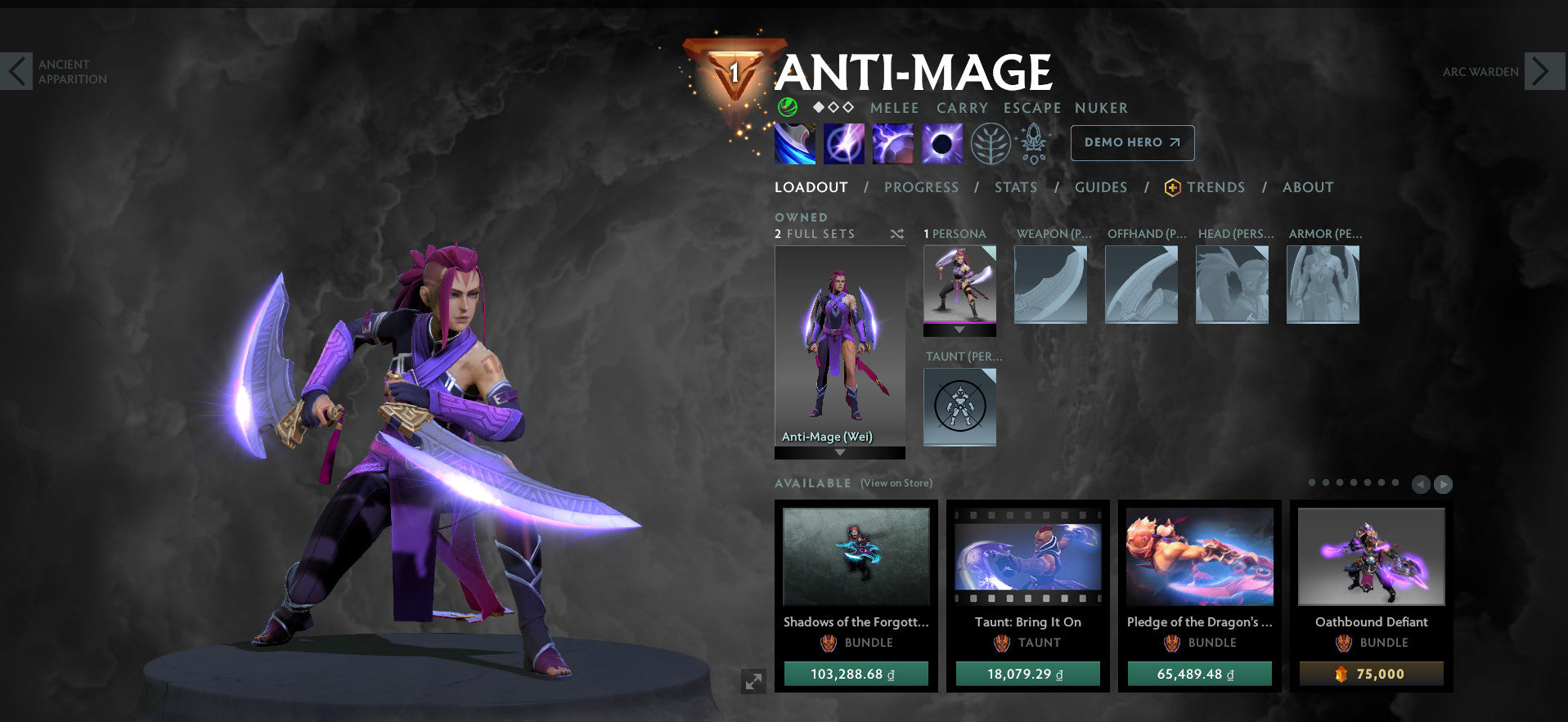1568x722 pixels.
Task: Switch to the PROGRESS tab
Action: (921, 187)
